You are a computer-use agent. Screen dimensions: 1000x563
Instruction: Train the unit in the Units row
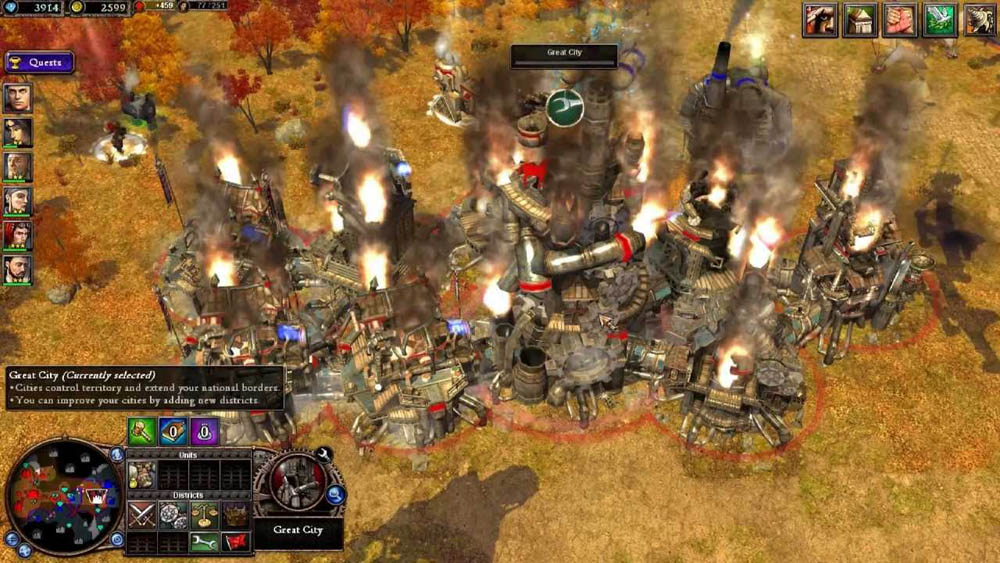[141, 475]
